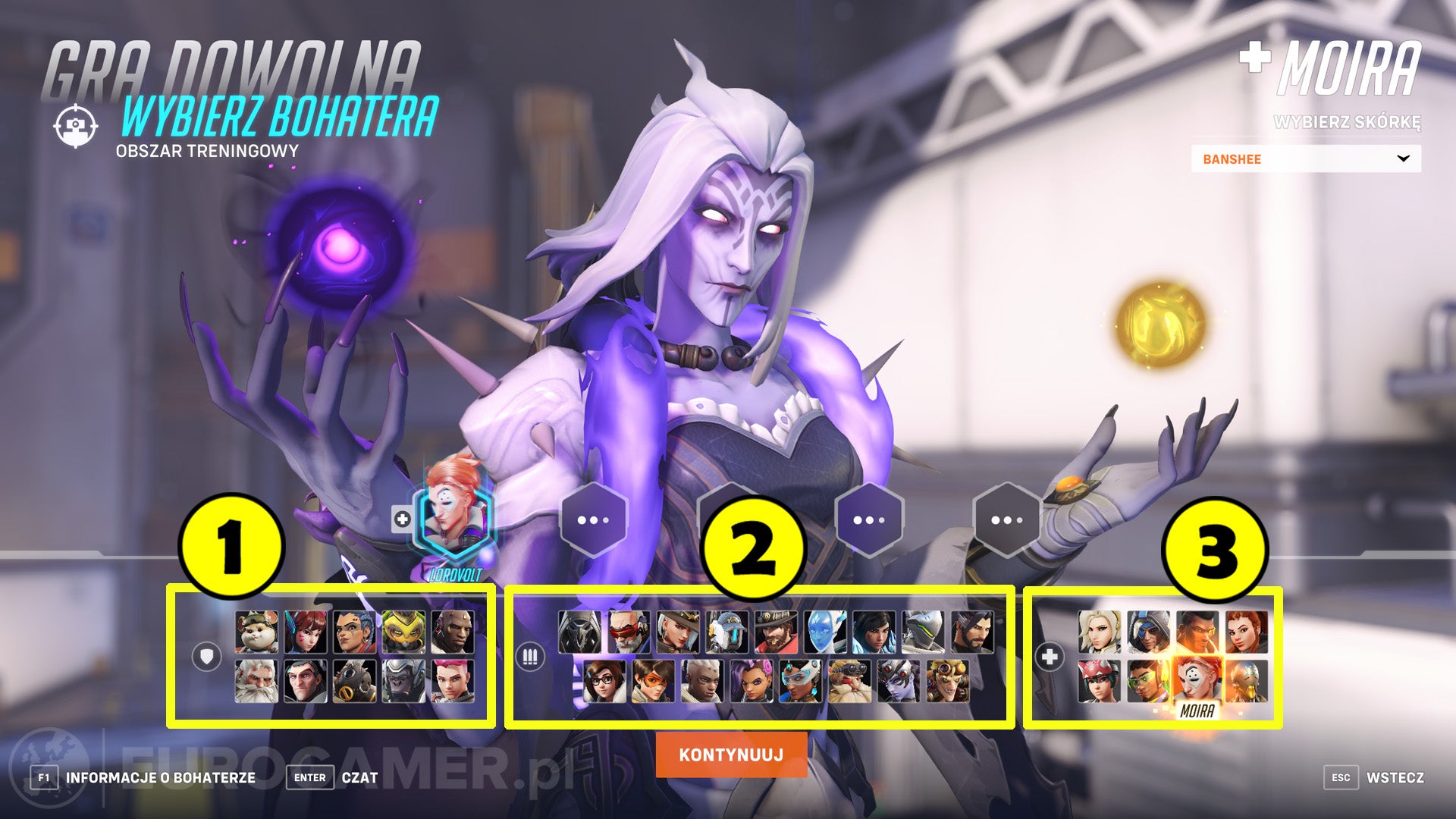The width and height of the screenshot is (1456, 819).
Task: Select the plus icon beside LORDVOLT's portrait
Action: [400, 518]
